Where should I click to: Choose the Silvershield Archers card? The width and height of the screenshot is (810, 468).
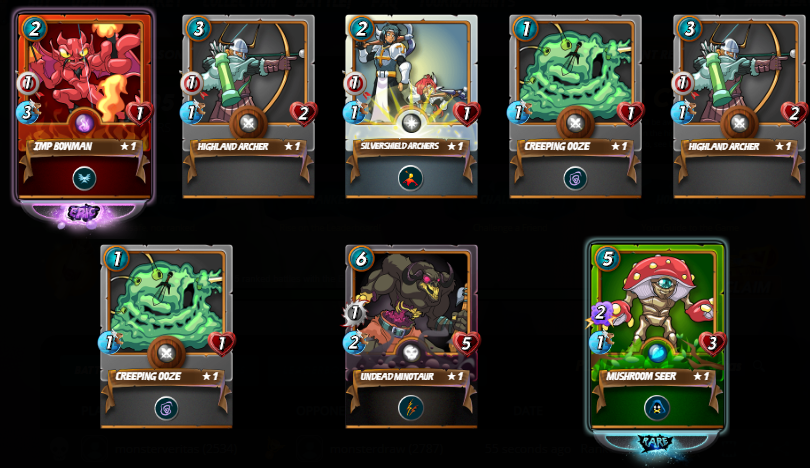411,106
